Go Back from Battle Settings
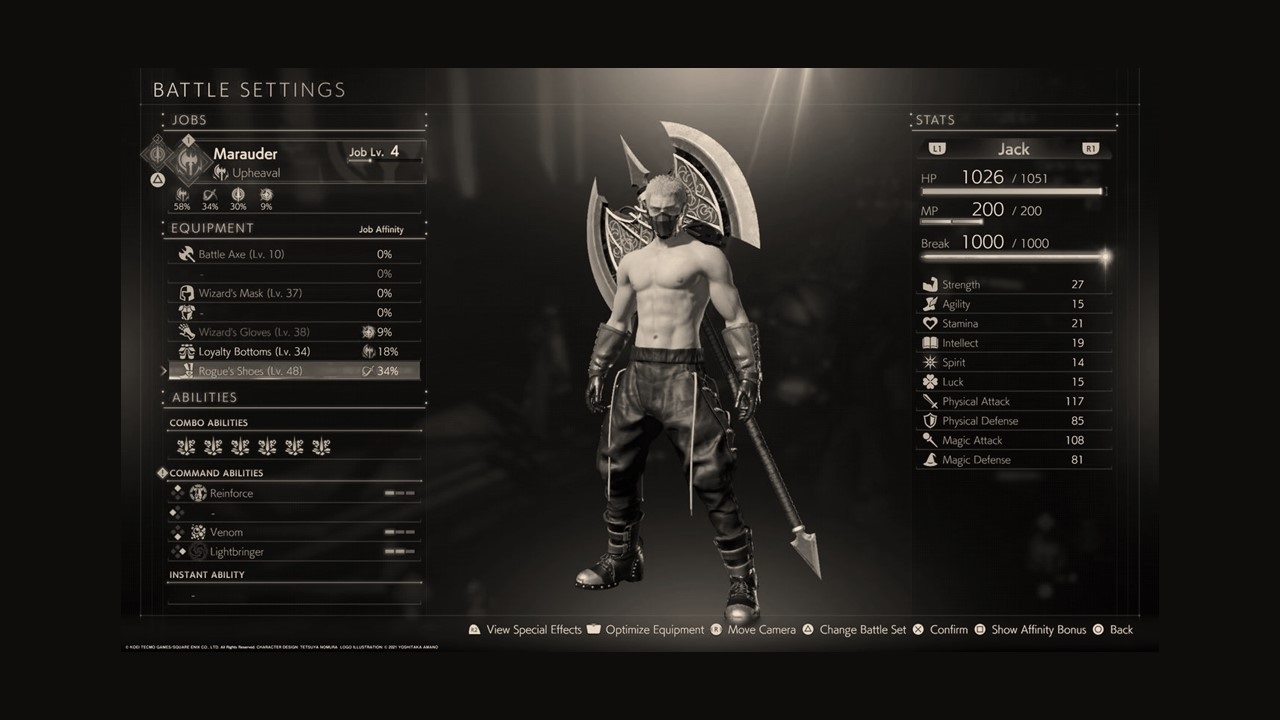The width and height of the screenshot is (1280, 720). (x=1121, y=630)
